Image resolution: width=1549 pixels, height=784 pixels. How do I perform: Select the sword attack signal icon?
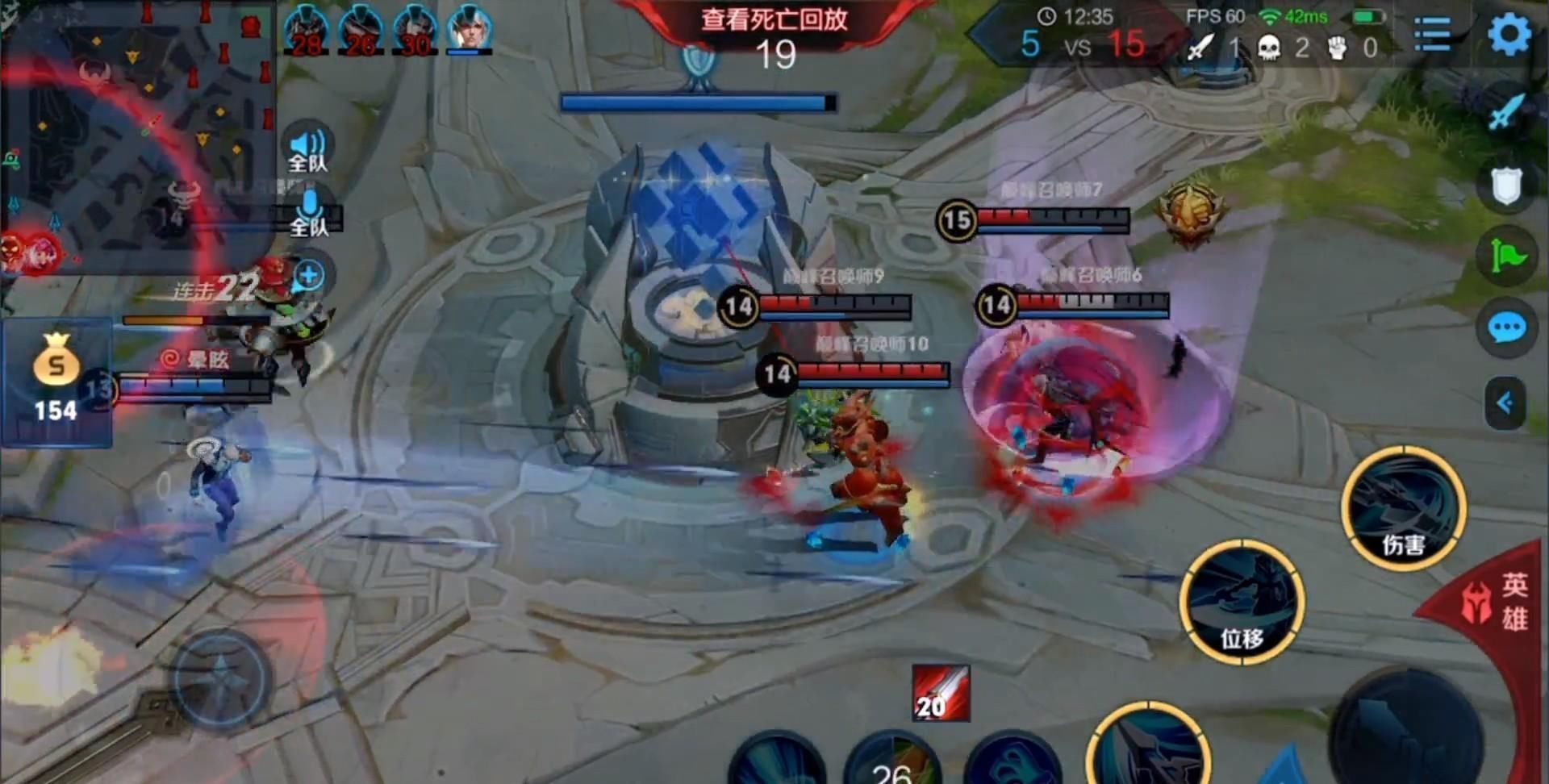1506,112
